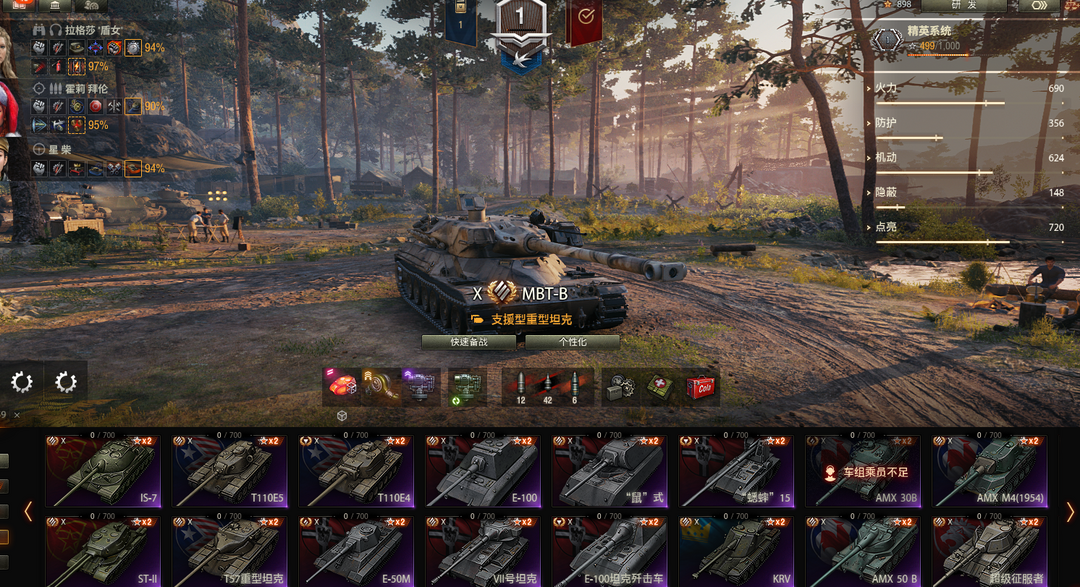The height and width of the screenshot is (587, 1080).
Task: Show next tanks with the right carousel arrow
Action: [1071, 512]
